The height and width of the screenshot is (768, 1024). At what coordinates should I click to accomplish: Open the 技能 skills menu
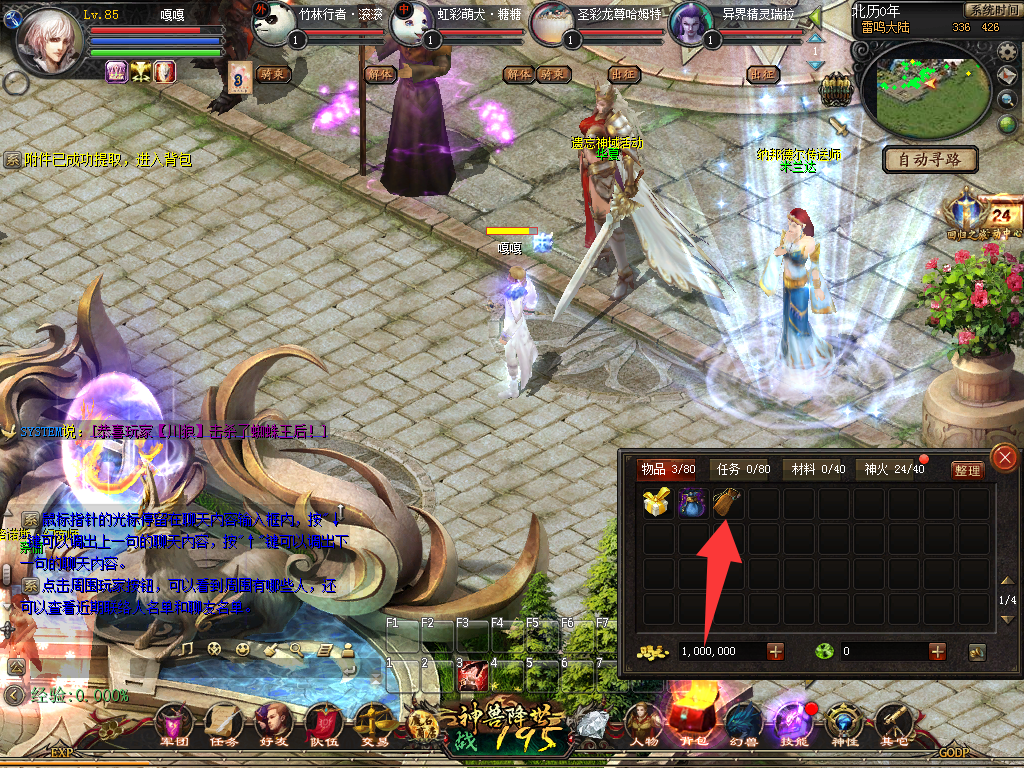tap(792, 727)
